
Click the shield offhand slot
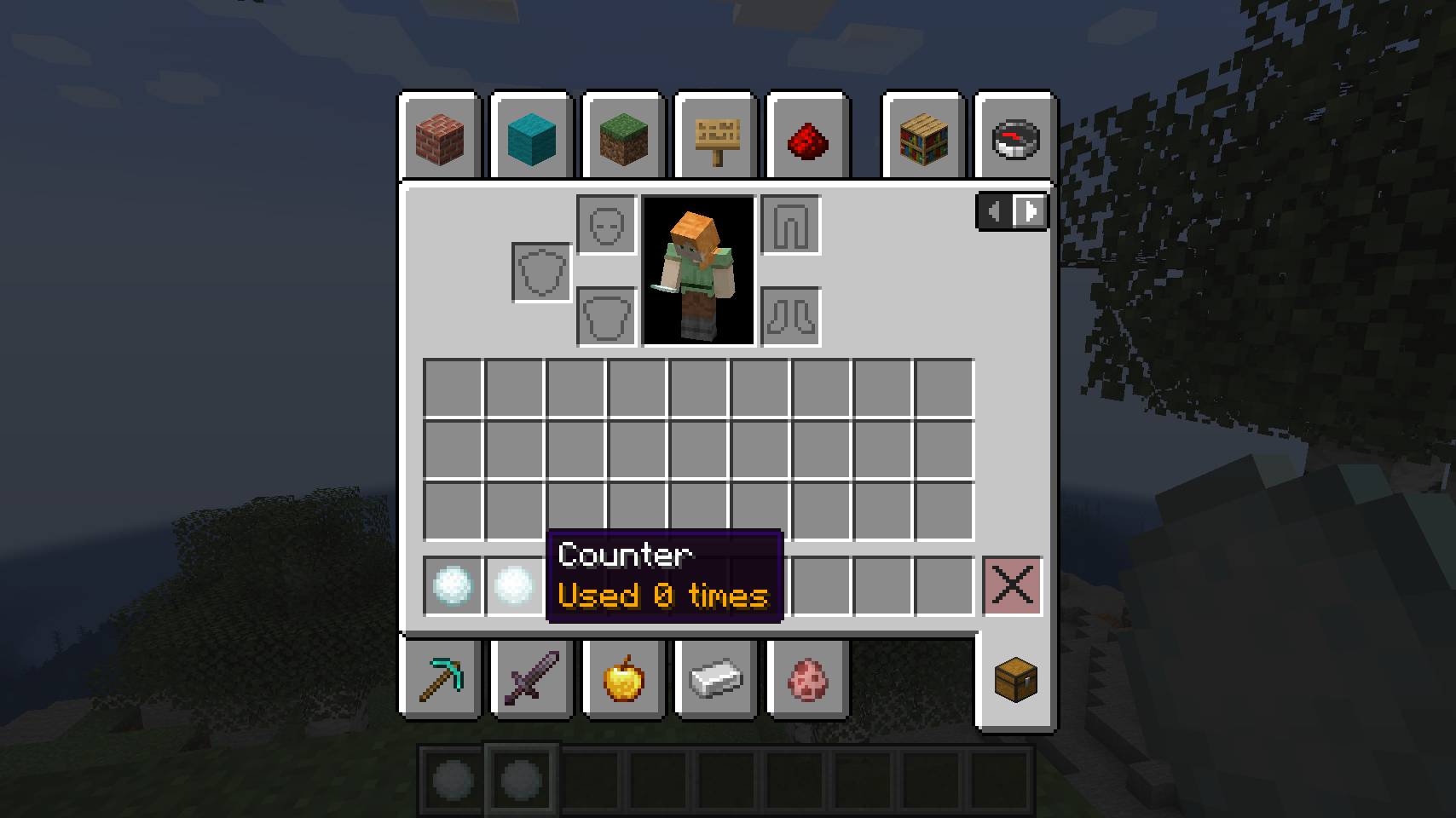(x=540, y=273)
